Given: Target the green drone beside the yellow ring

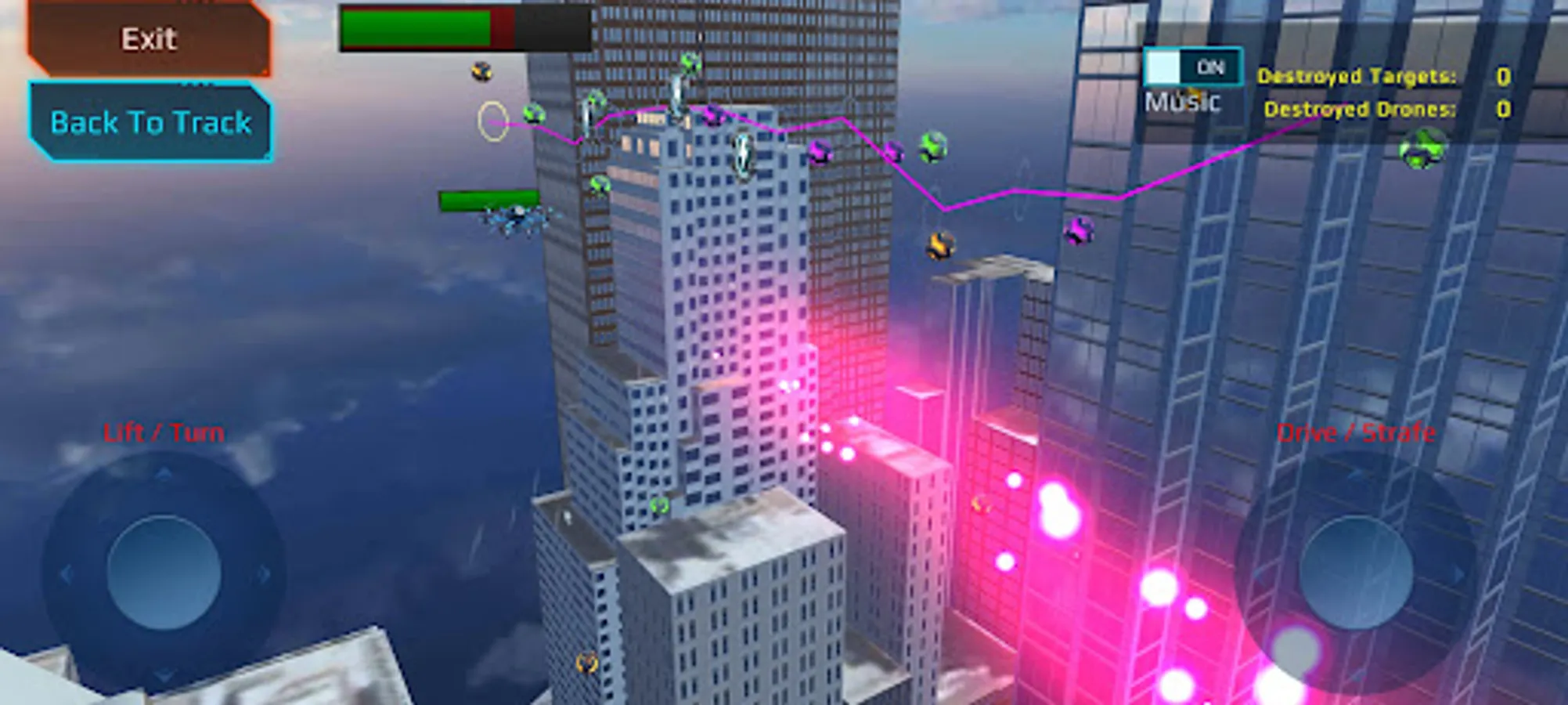Looking at the screenshot, I should coord(535,114).
